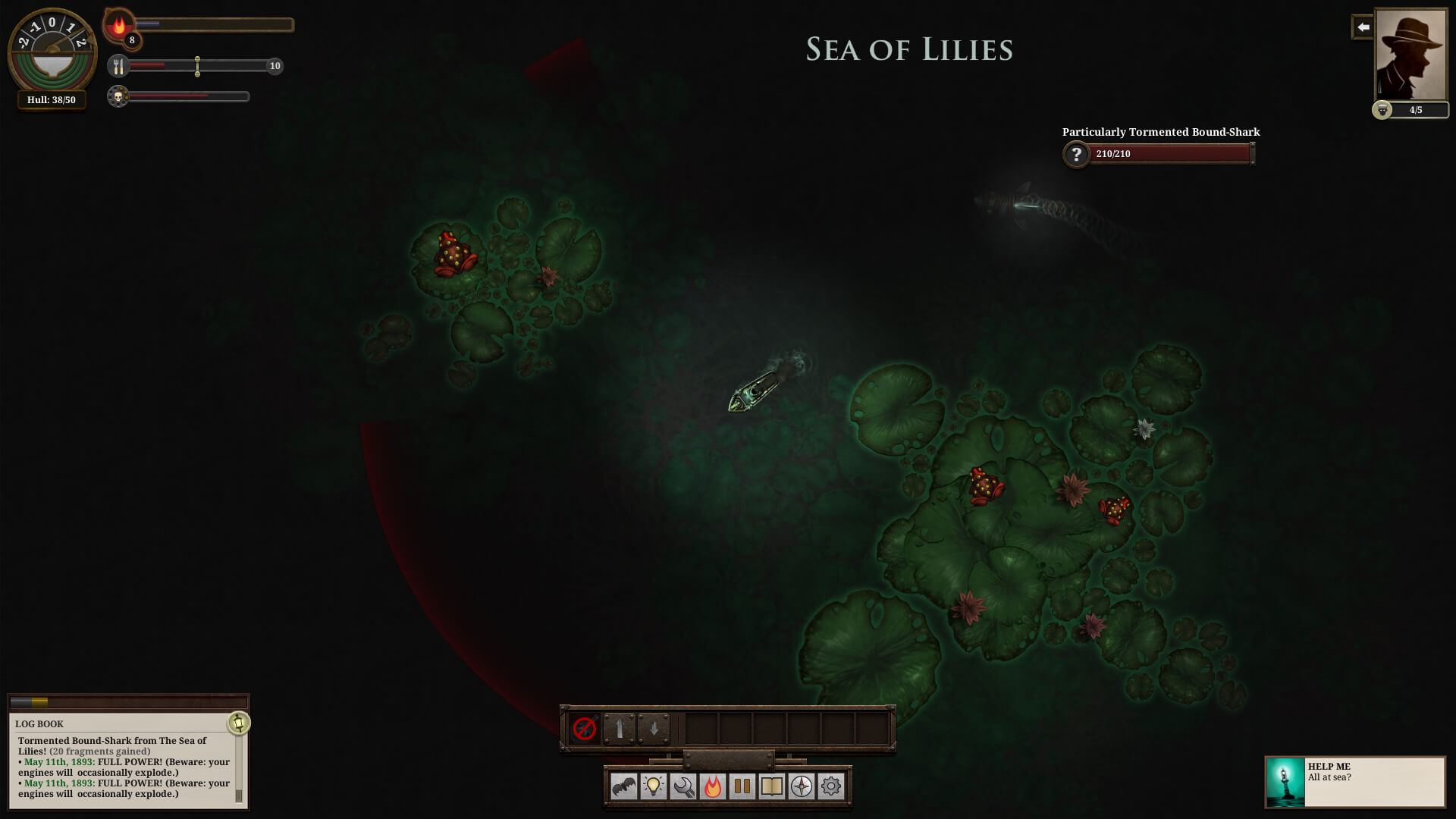
Task: Click the back arrow beside the officer portrait
Action: [x=1363, y=27]
